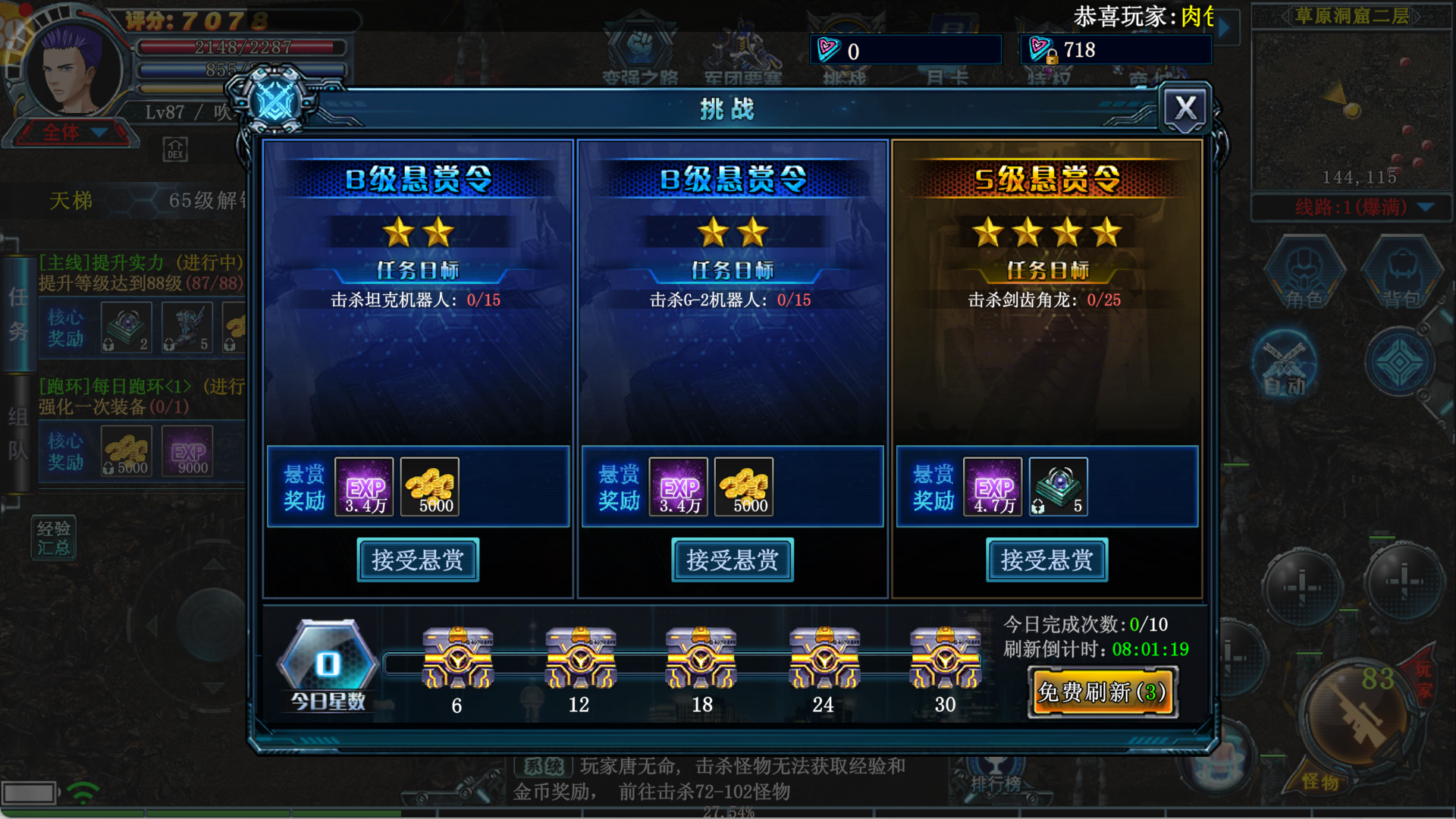Open the 6-star reward chest

pyautogui.click(x=457, y=657)
